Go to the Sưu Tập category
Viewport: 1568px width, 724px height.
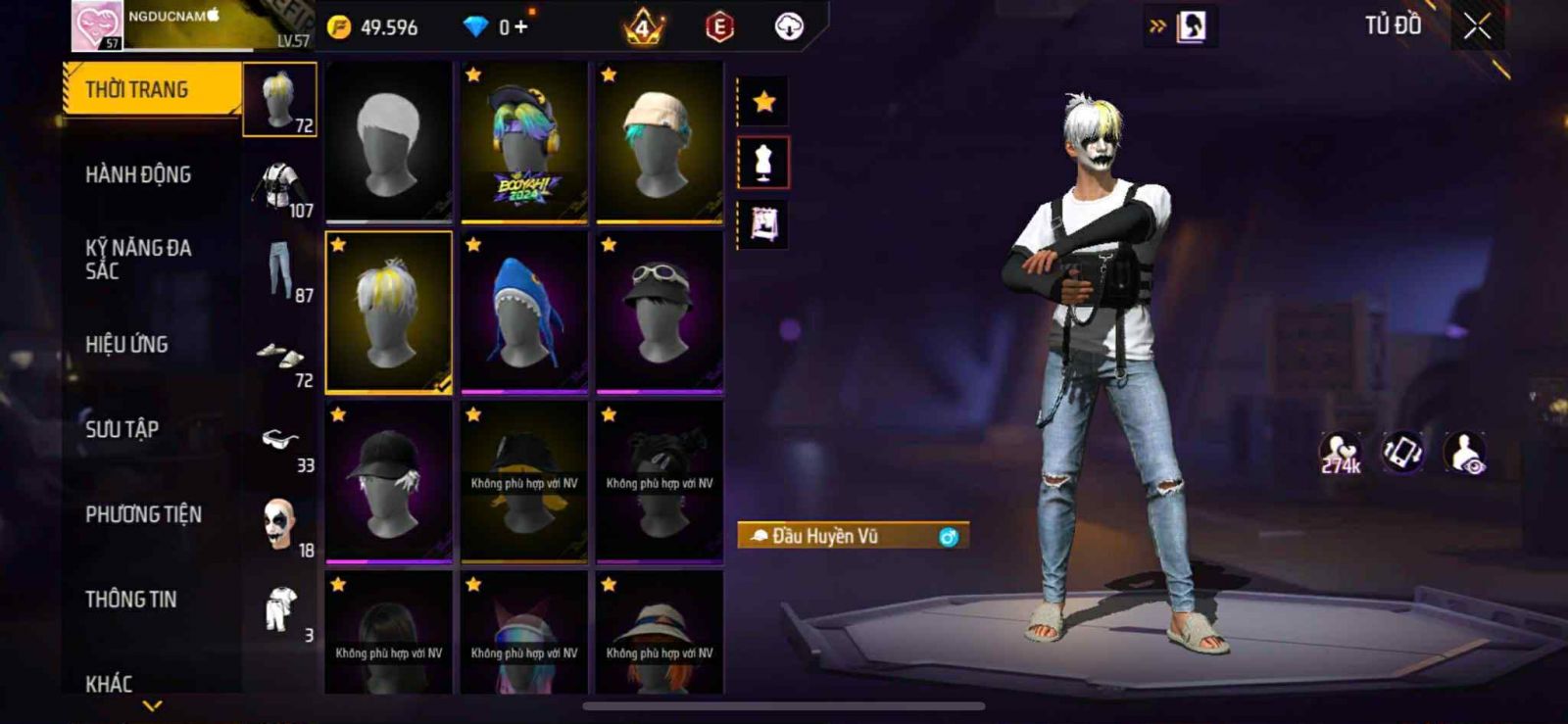[x=122, y=429]
